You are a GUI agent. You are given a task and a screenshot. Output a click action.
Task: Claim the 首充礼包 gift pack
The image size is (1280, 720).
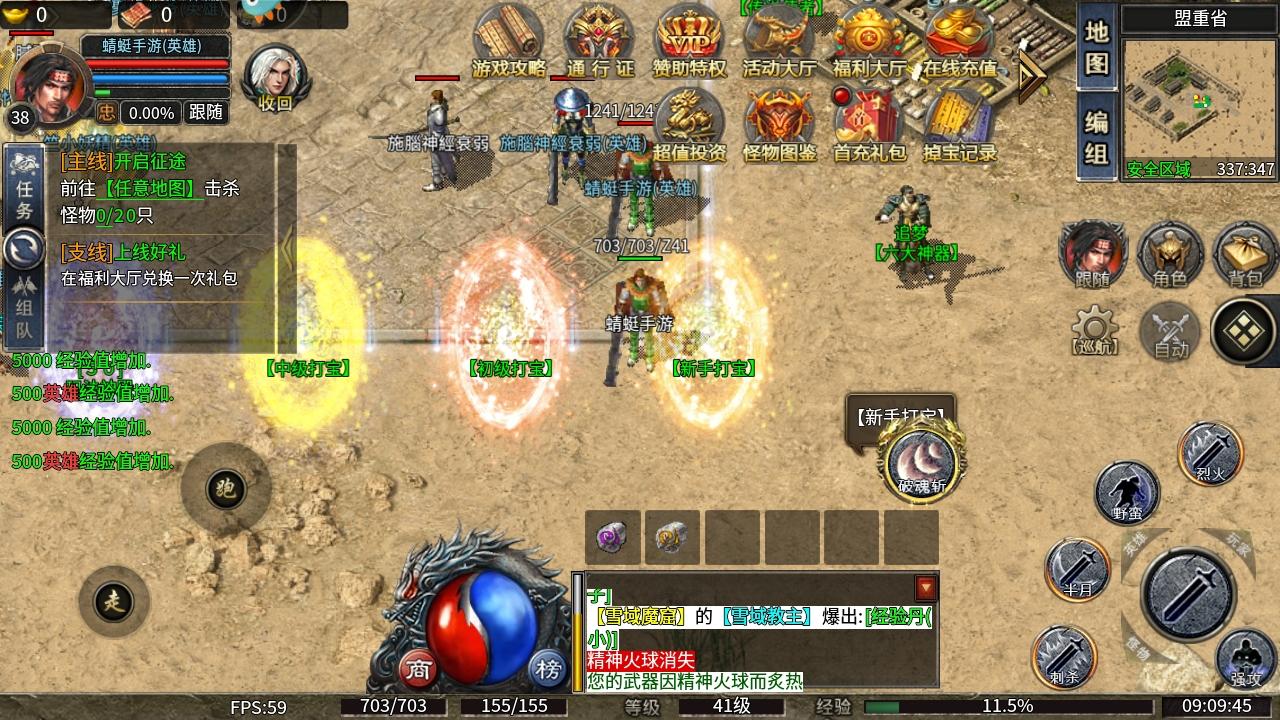pos(868,124)
